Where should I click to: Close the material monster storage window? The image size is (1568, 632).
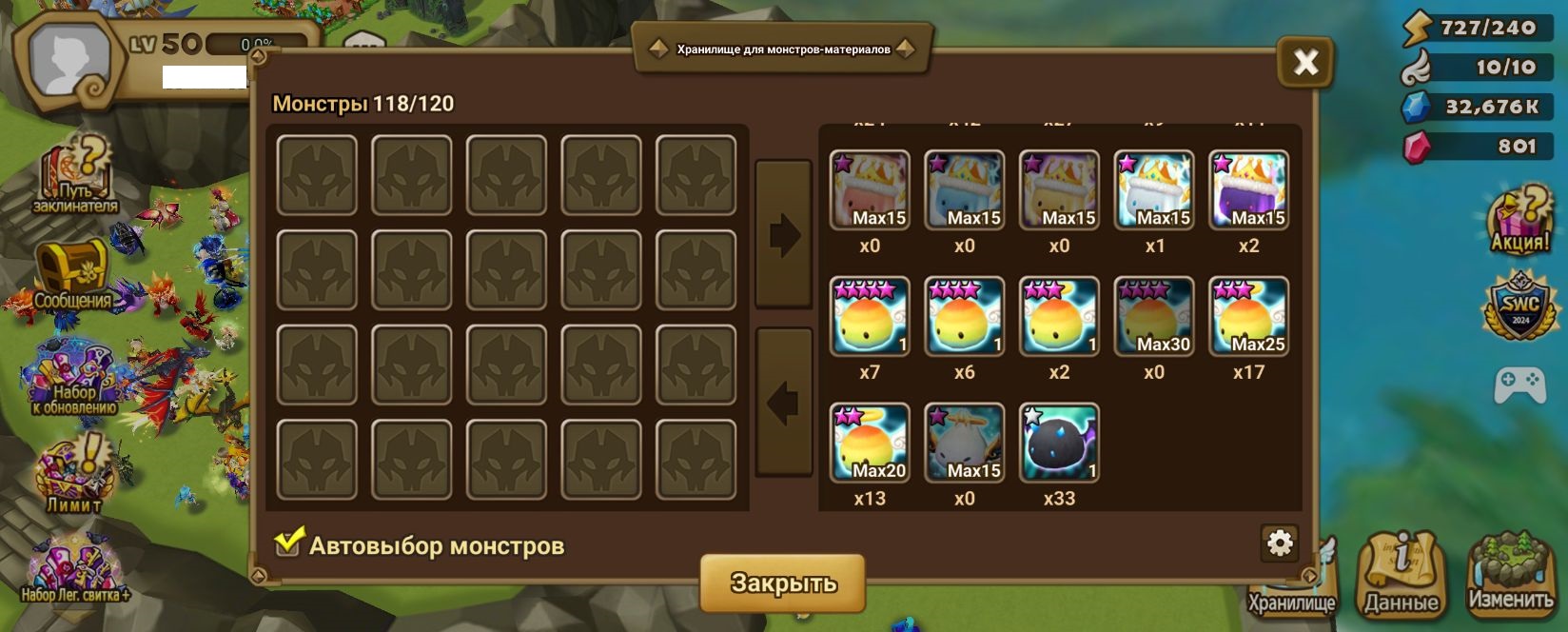pyautogui.click(x=1304, y=63)
